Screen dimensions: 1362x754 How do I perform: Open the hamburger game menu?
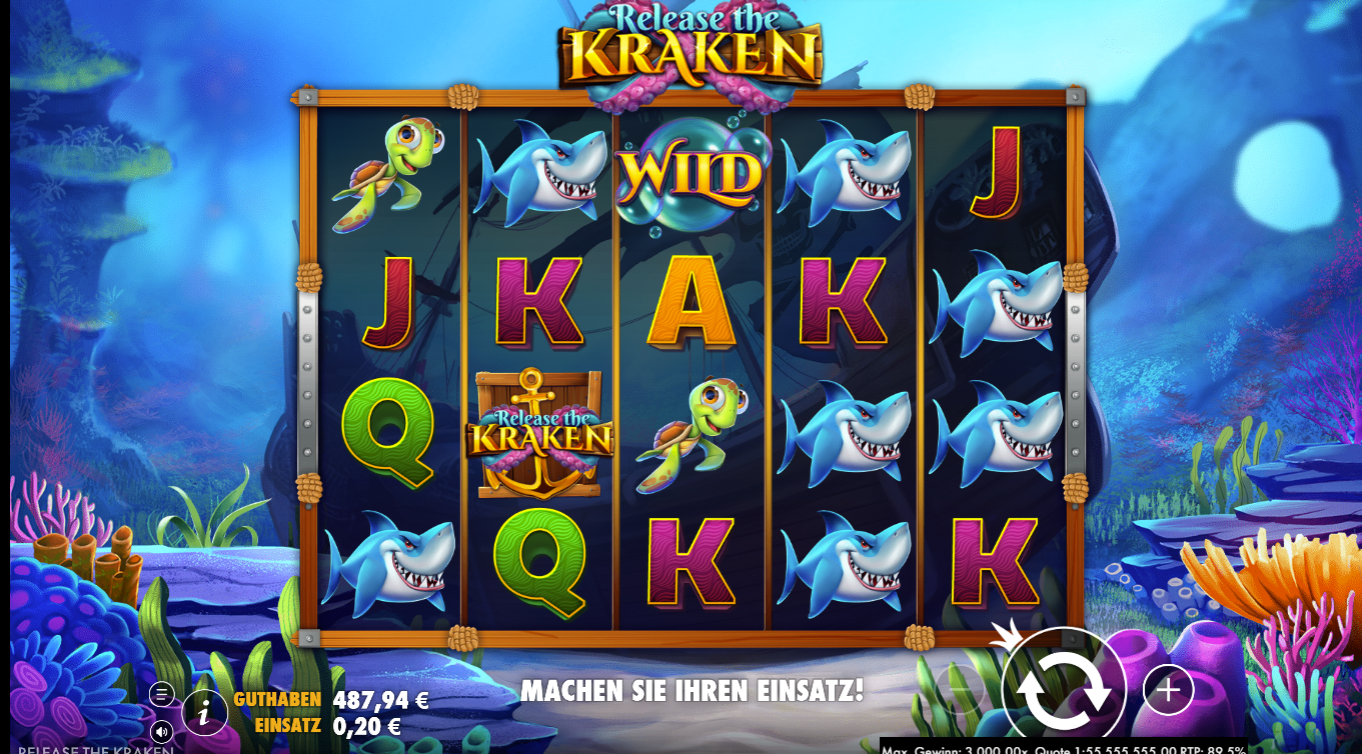pos(160,691)
